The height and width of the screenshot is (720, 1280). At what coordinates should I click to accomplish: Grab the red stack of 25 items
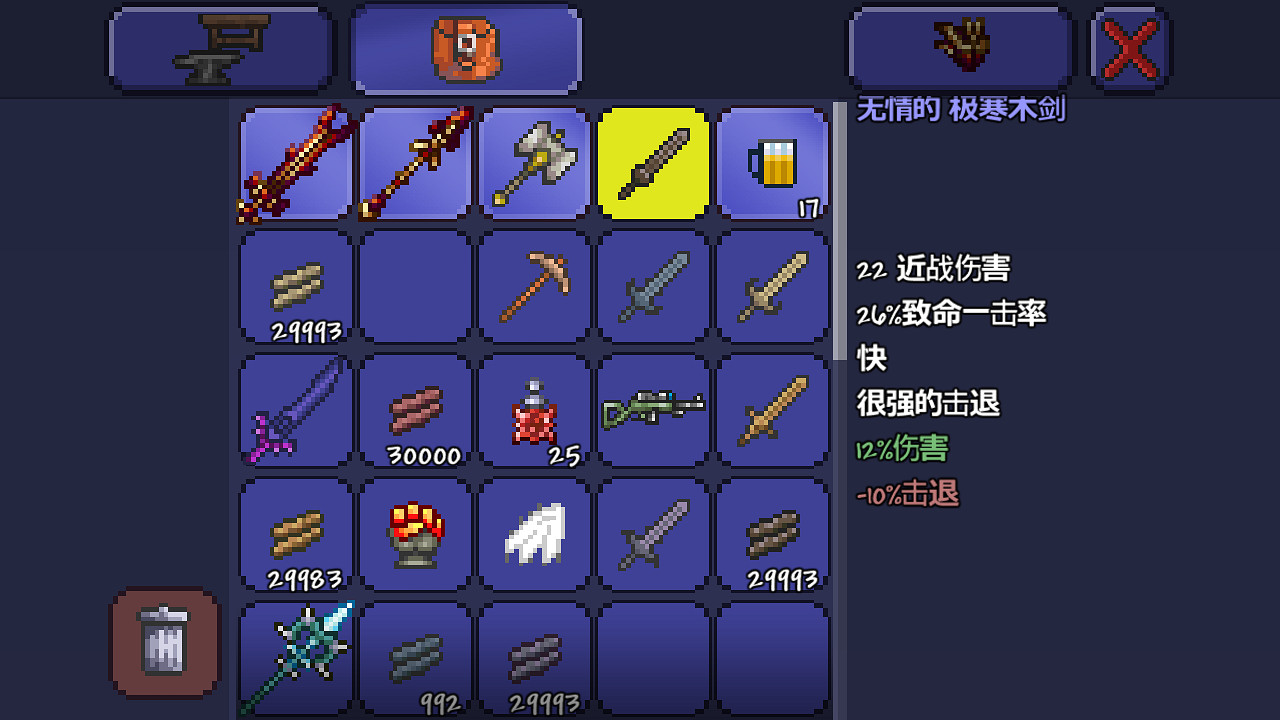click(x=533, y=410)
